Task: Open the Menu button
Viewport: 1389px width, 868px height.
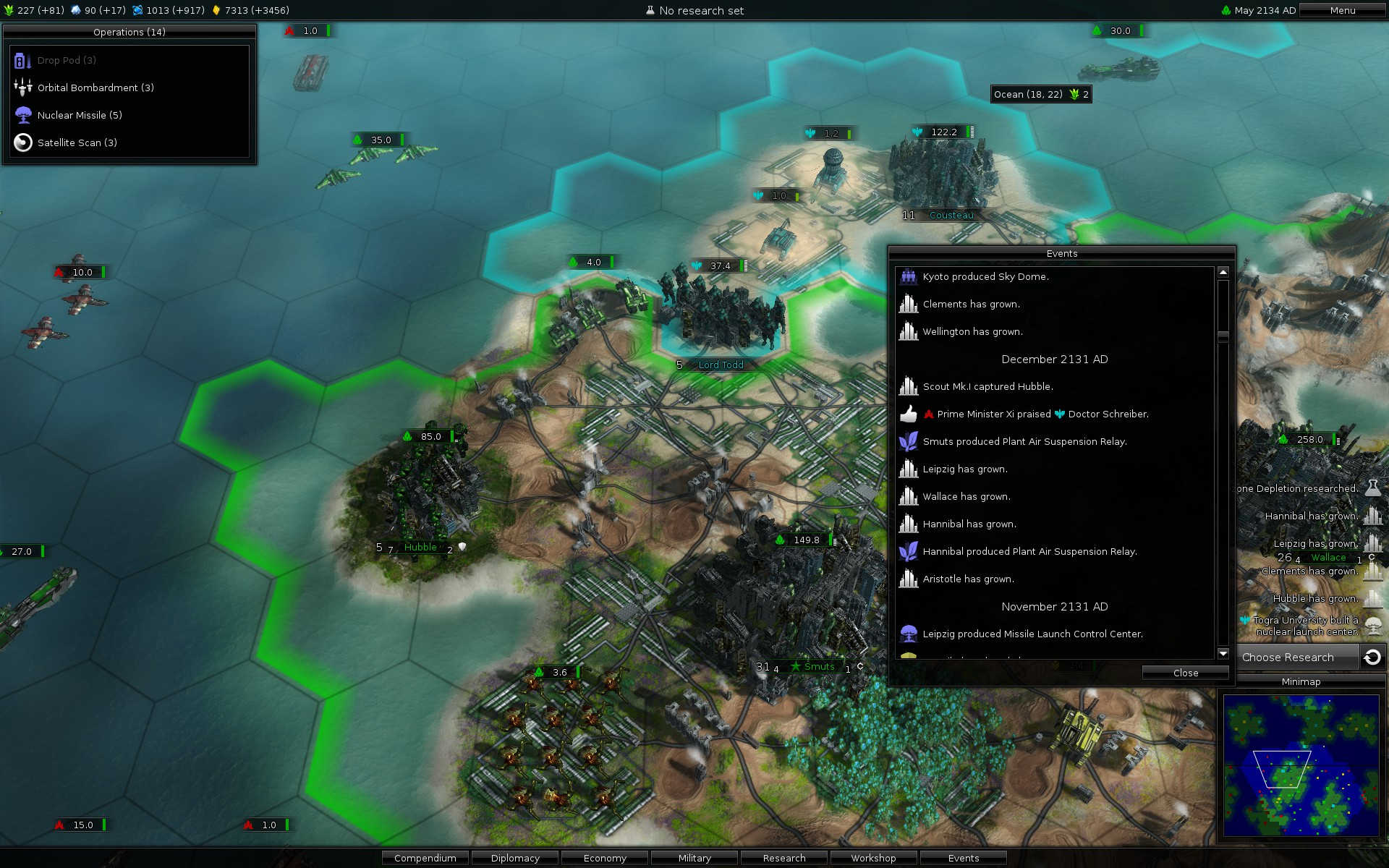Action: (1342, 10)
